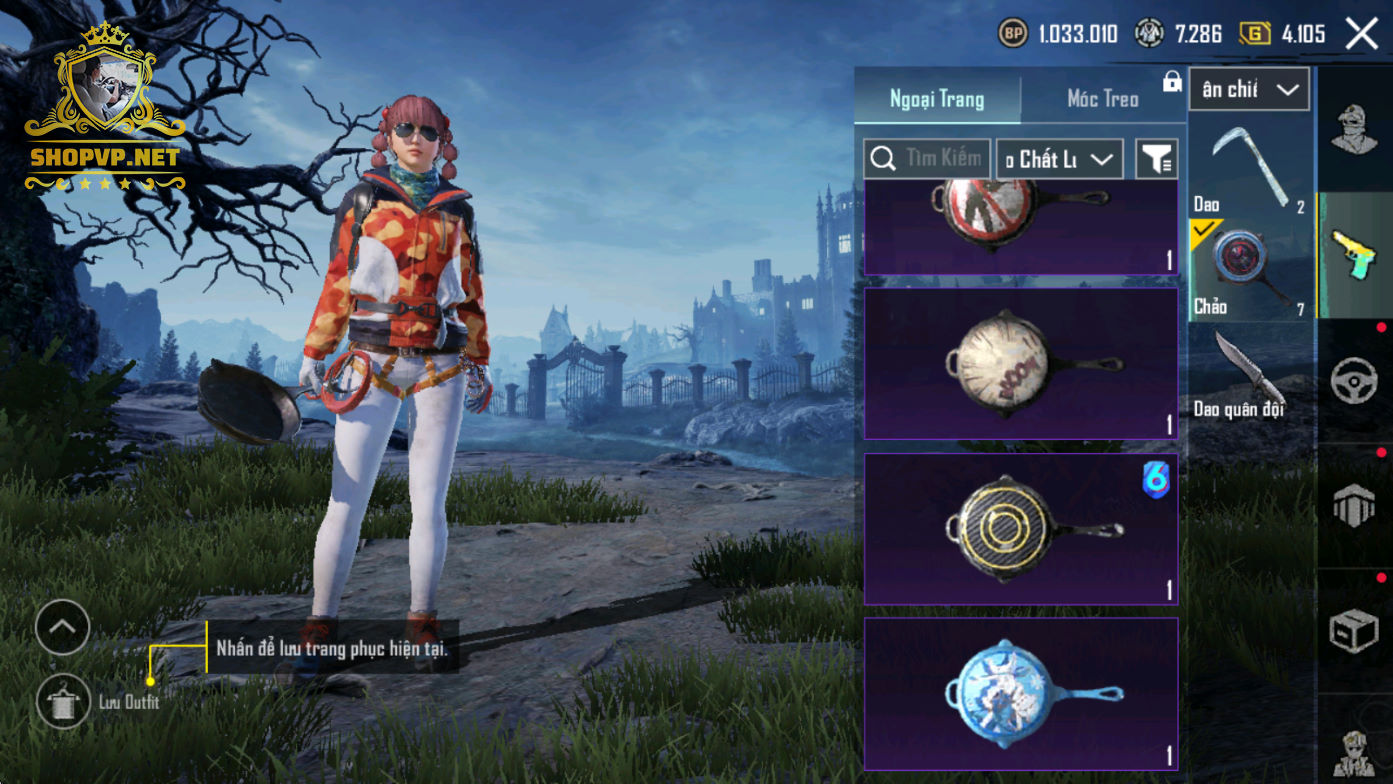Image resolution: width=1393 pixels, height=784 pixels.
Task: Open the crate box category
Action: 1355,631
